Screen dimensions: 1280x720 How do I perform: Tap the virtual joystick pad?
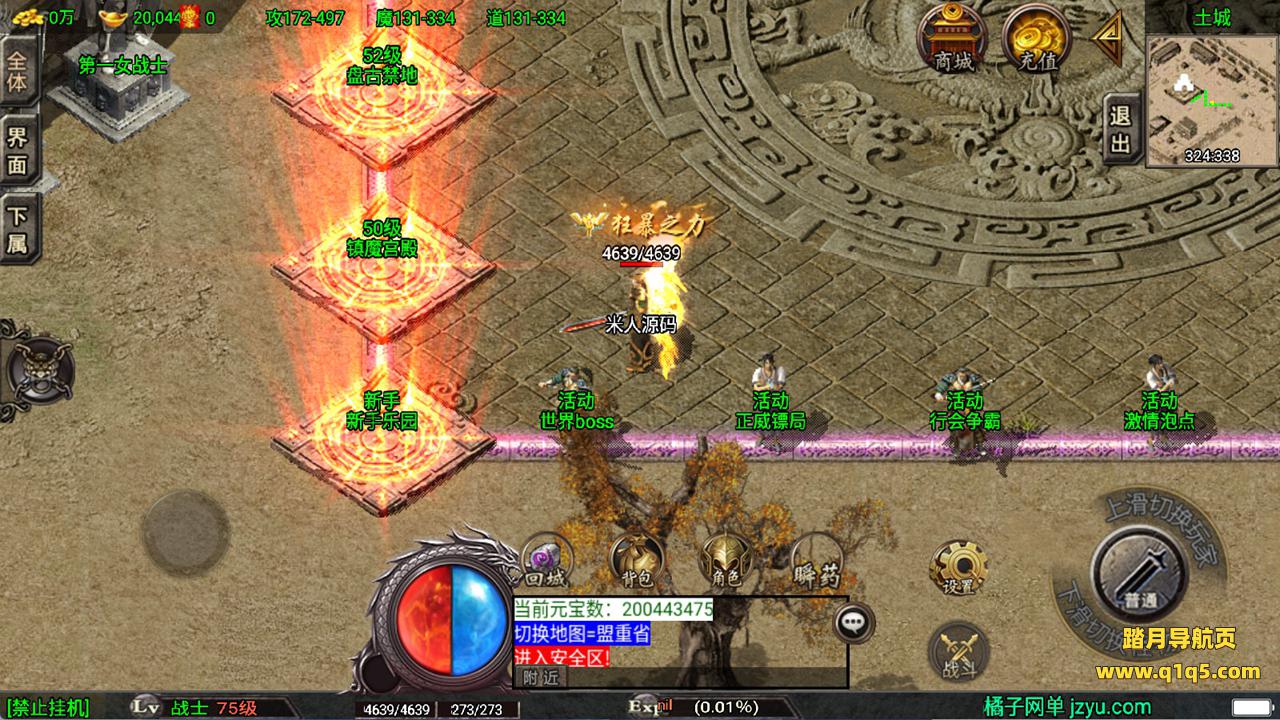(x=185, y=532)
